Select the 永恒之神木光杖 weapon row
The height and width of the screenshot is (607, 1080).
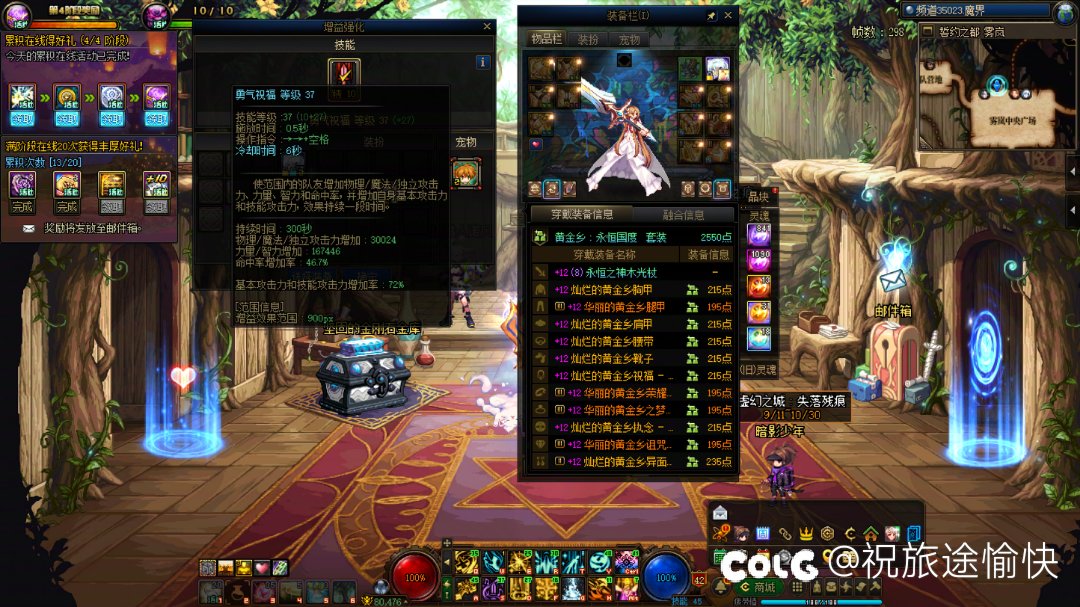click(630, 272)
